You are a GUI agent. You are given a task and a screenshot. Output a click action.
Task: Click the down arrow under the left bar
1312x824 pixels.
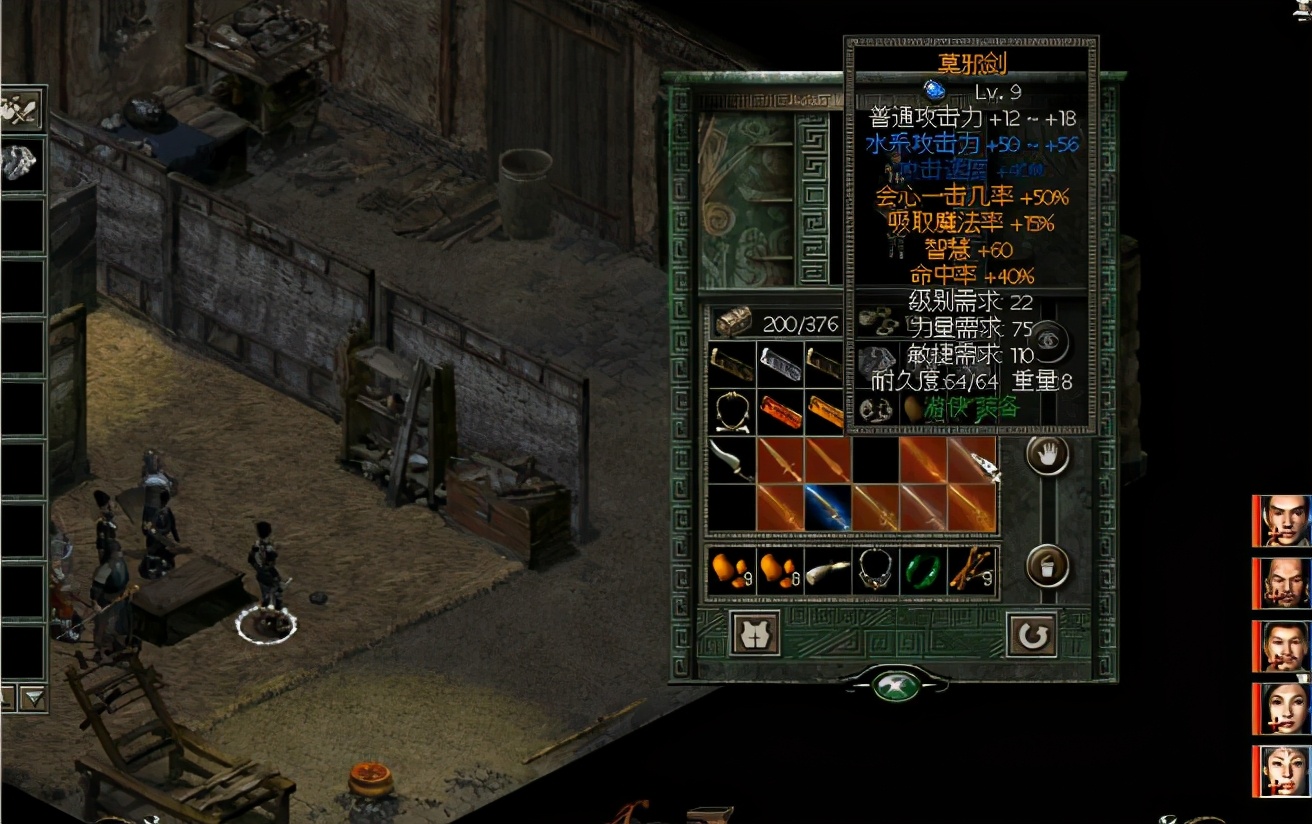pos(34,697)
